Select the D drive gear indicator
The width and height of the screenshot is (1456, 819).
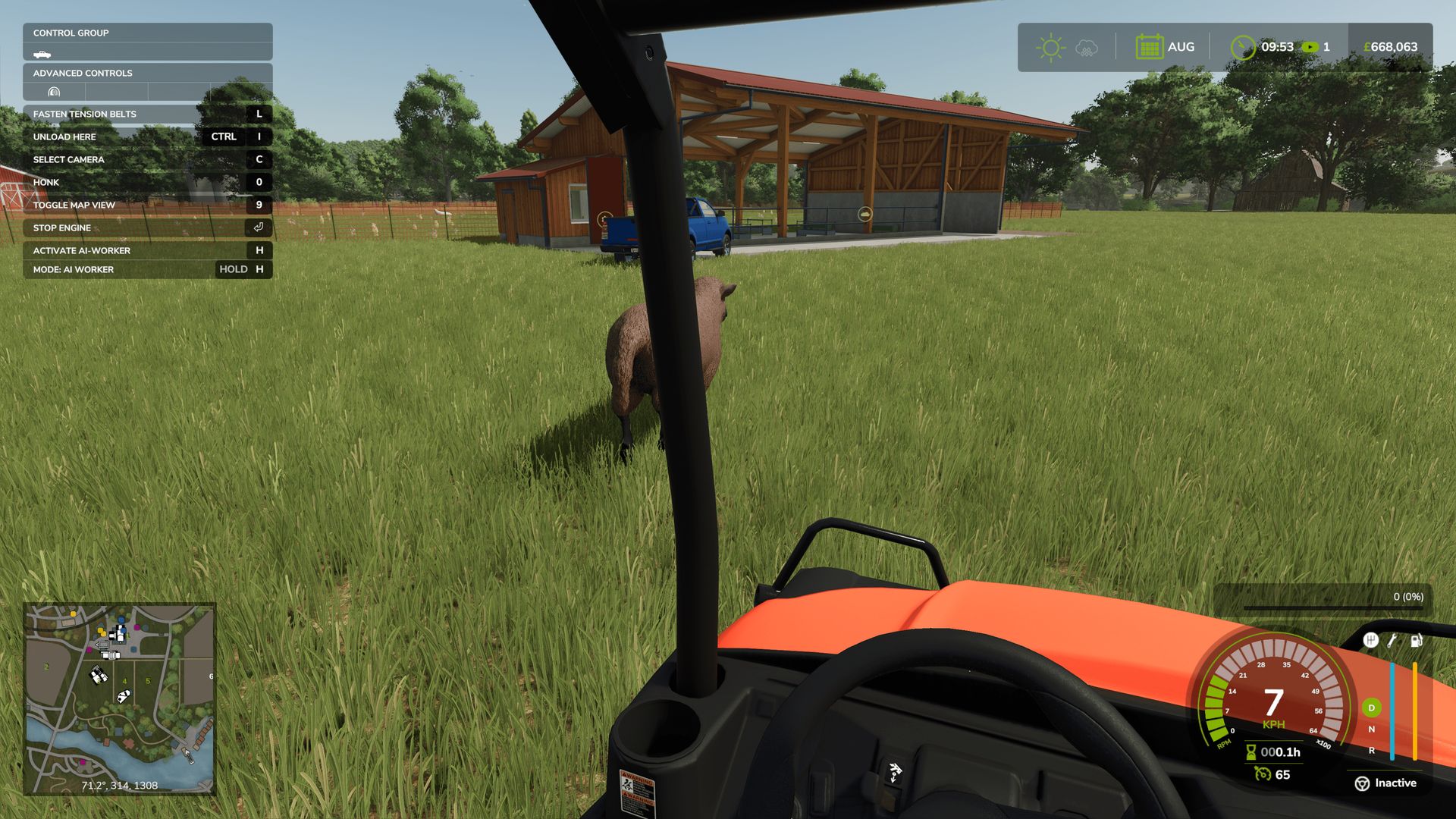[x=1371, y=708]
